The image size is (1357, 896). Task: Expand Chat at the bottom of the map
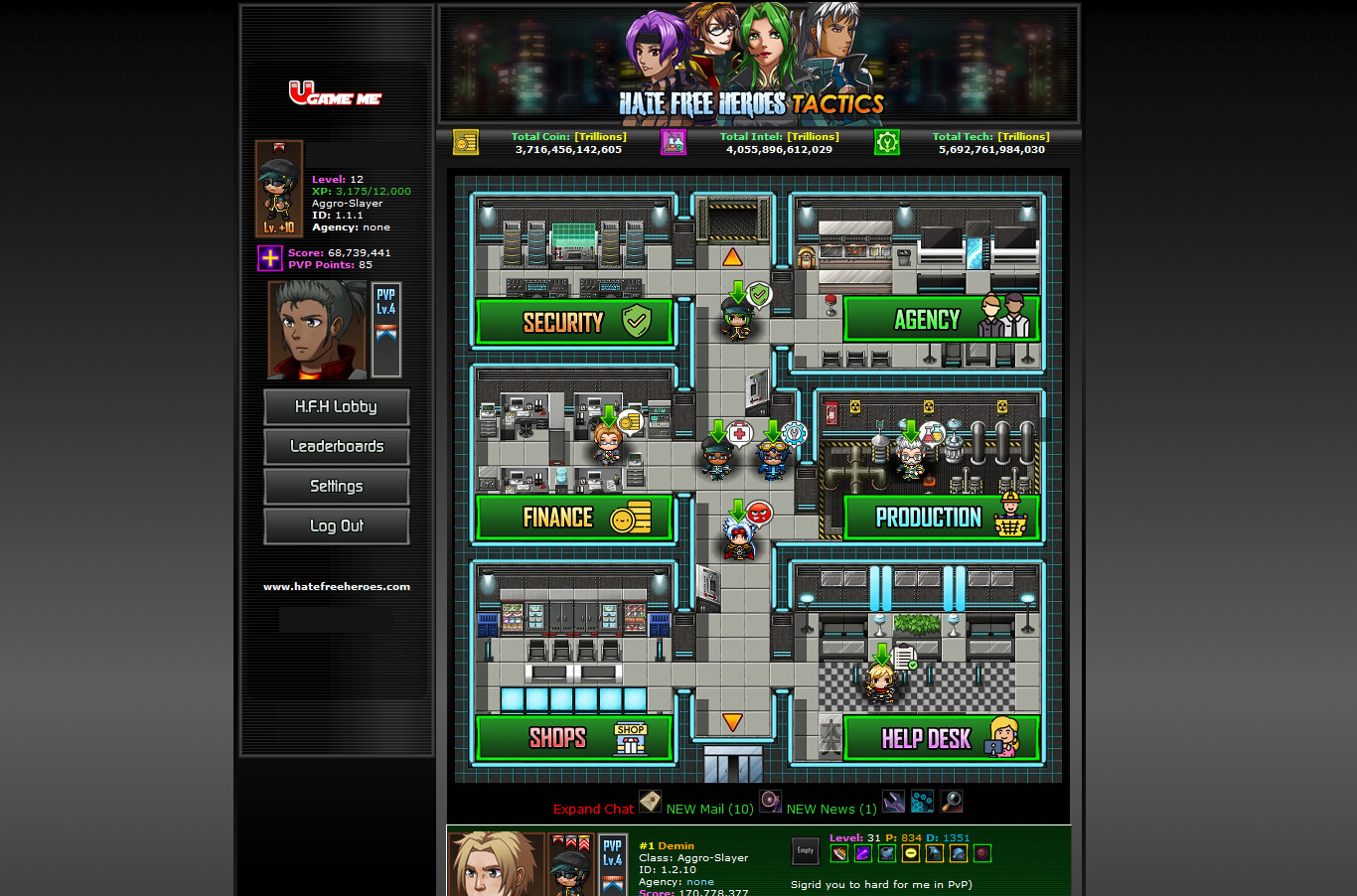tap(593, 809)
